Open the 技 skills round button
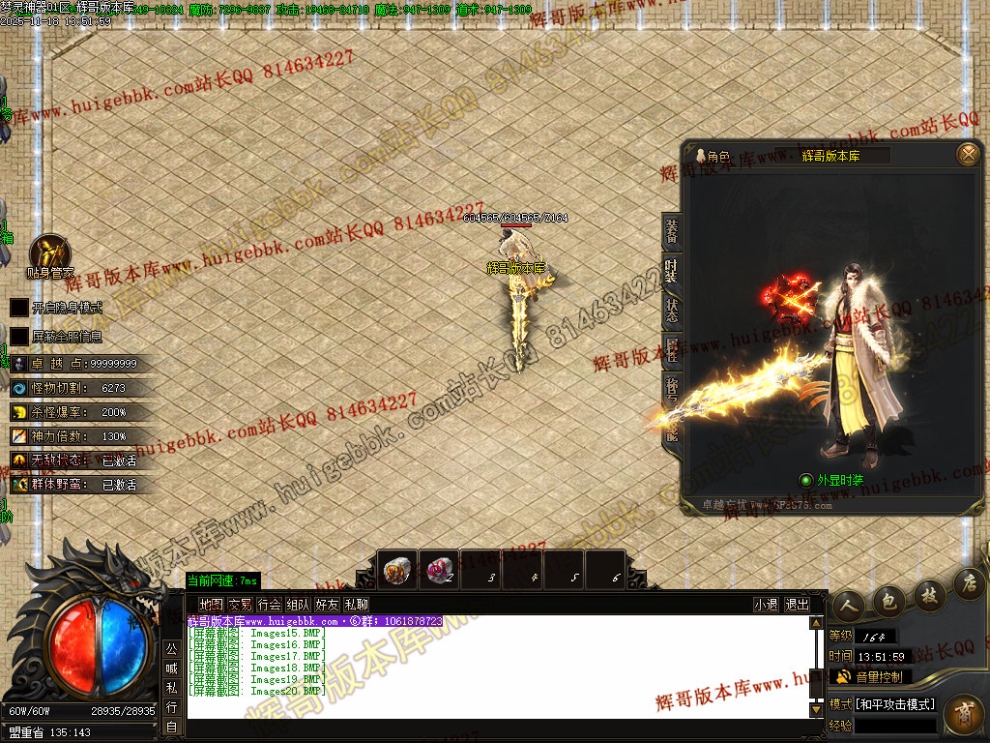Screen dimensions: 990x743 click(x=930, y=597)
